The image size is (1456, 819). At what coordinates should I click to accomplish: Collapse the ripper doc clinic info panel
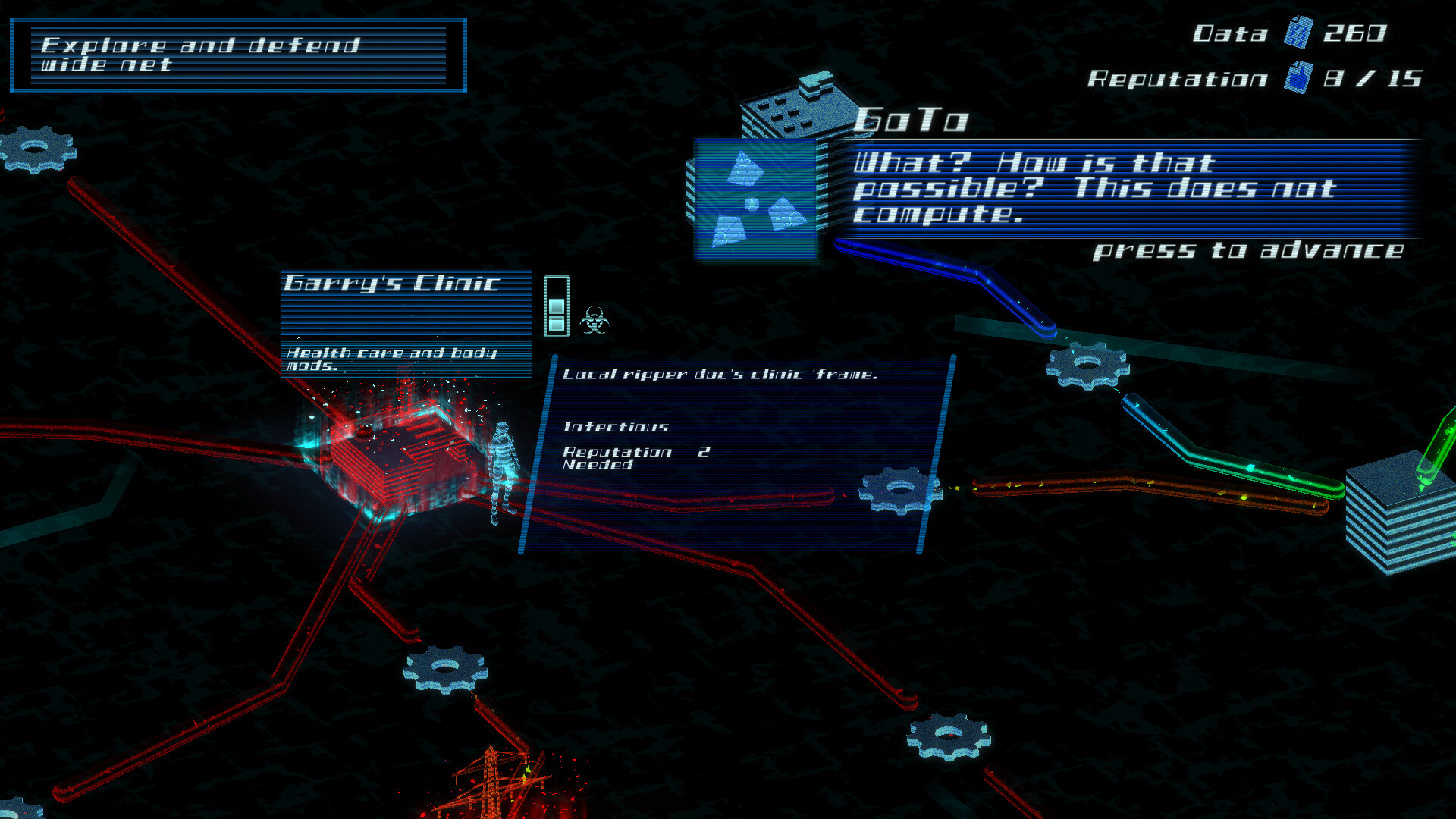tap(732, 455)
